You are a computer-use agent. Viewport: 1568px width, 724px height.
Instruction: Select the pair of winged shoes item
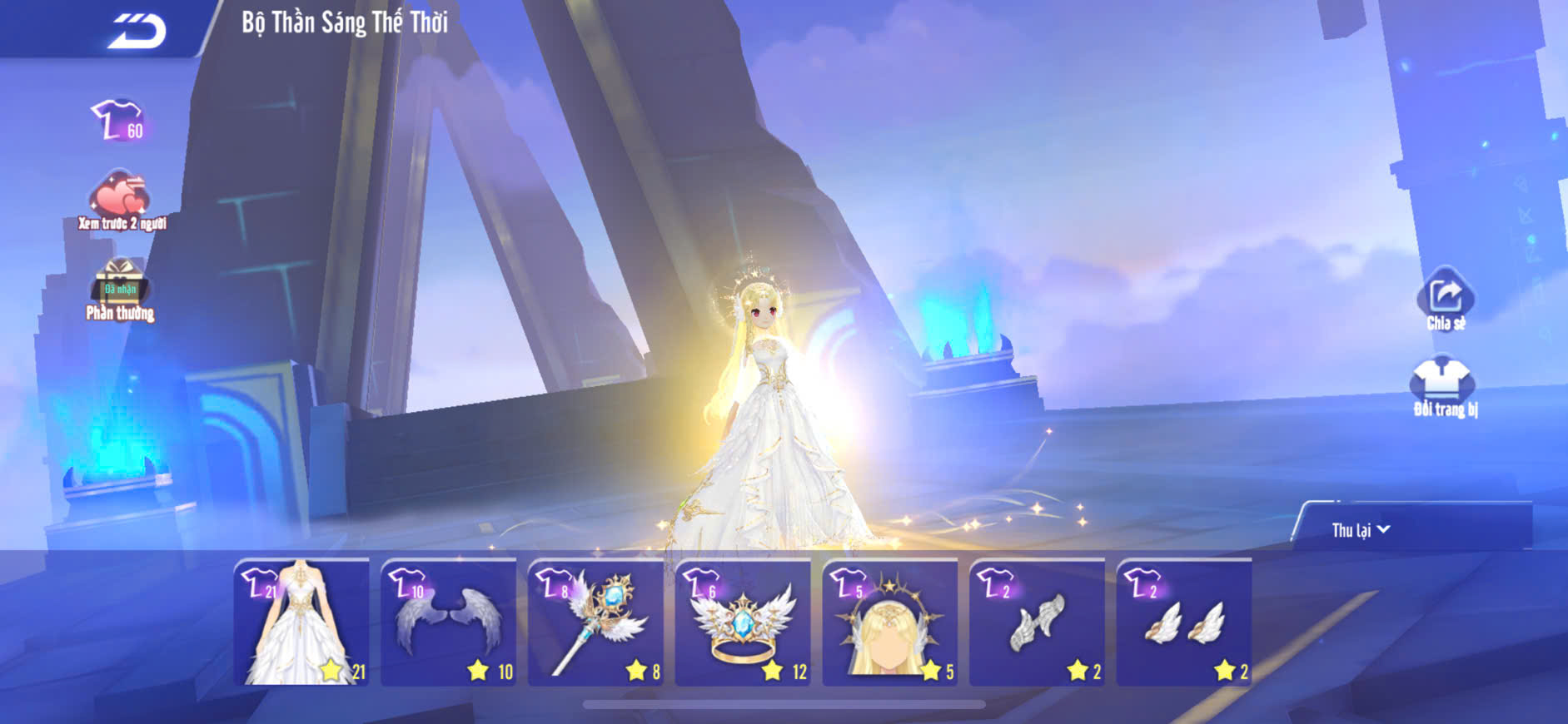click(1184, 622)
